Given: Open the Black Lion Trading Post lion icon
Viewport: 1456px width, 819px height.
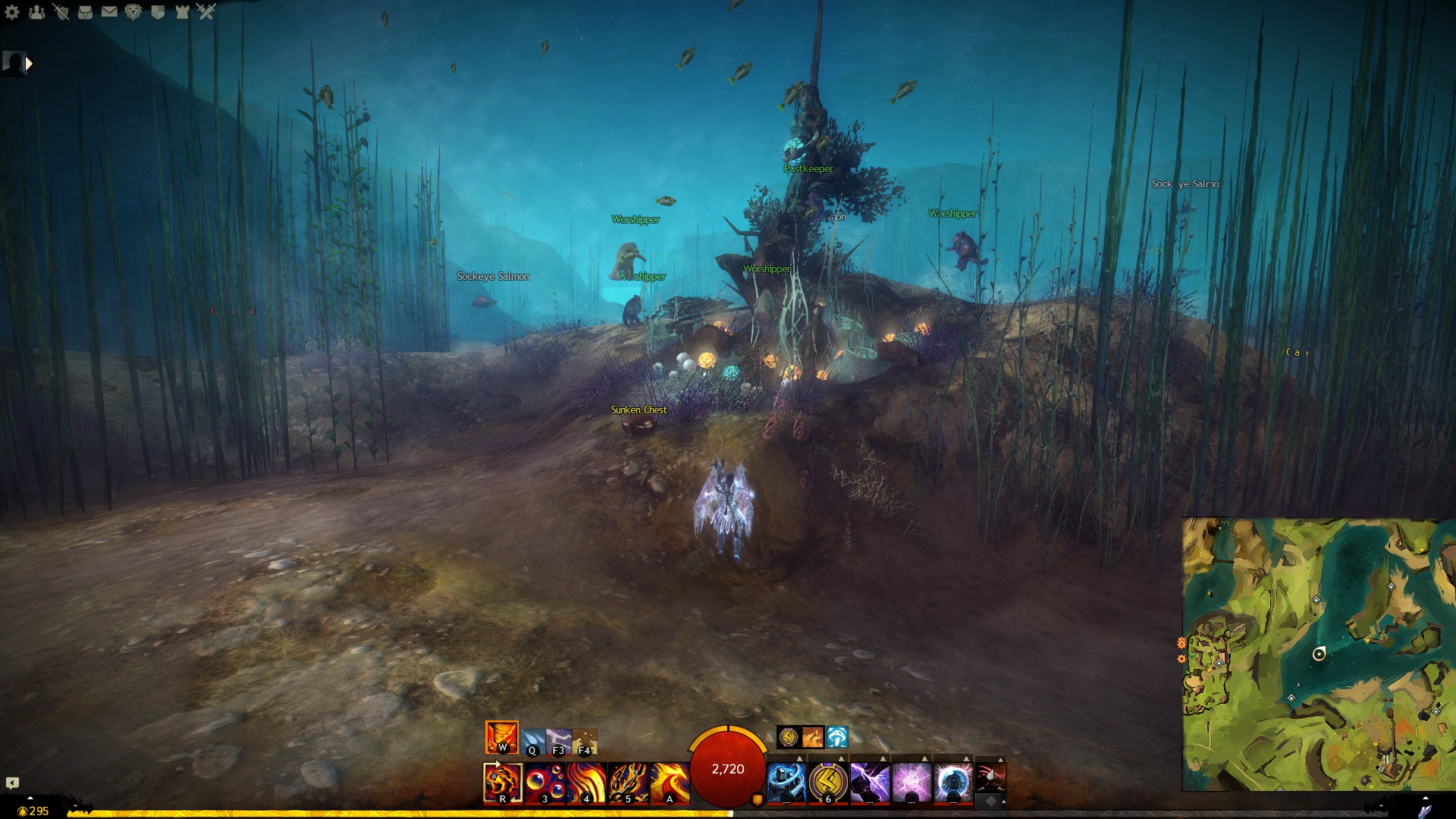Looking at the screenshot, I should [133, 12].
